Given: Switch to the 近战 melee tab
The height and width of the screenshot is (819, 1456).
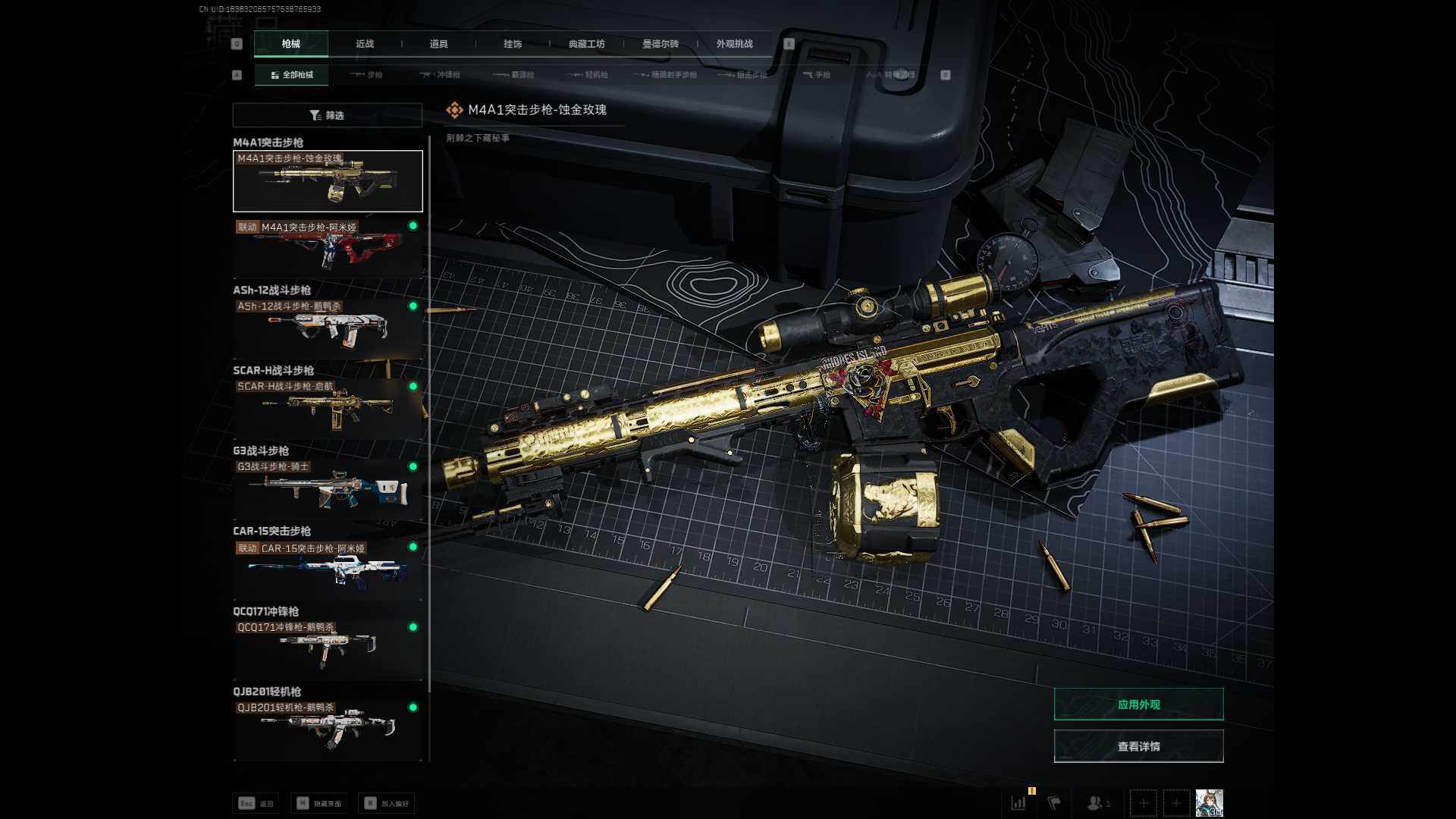Looking at the screenshot, I should tap(365, 44).
